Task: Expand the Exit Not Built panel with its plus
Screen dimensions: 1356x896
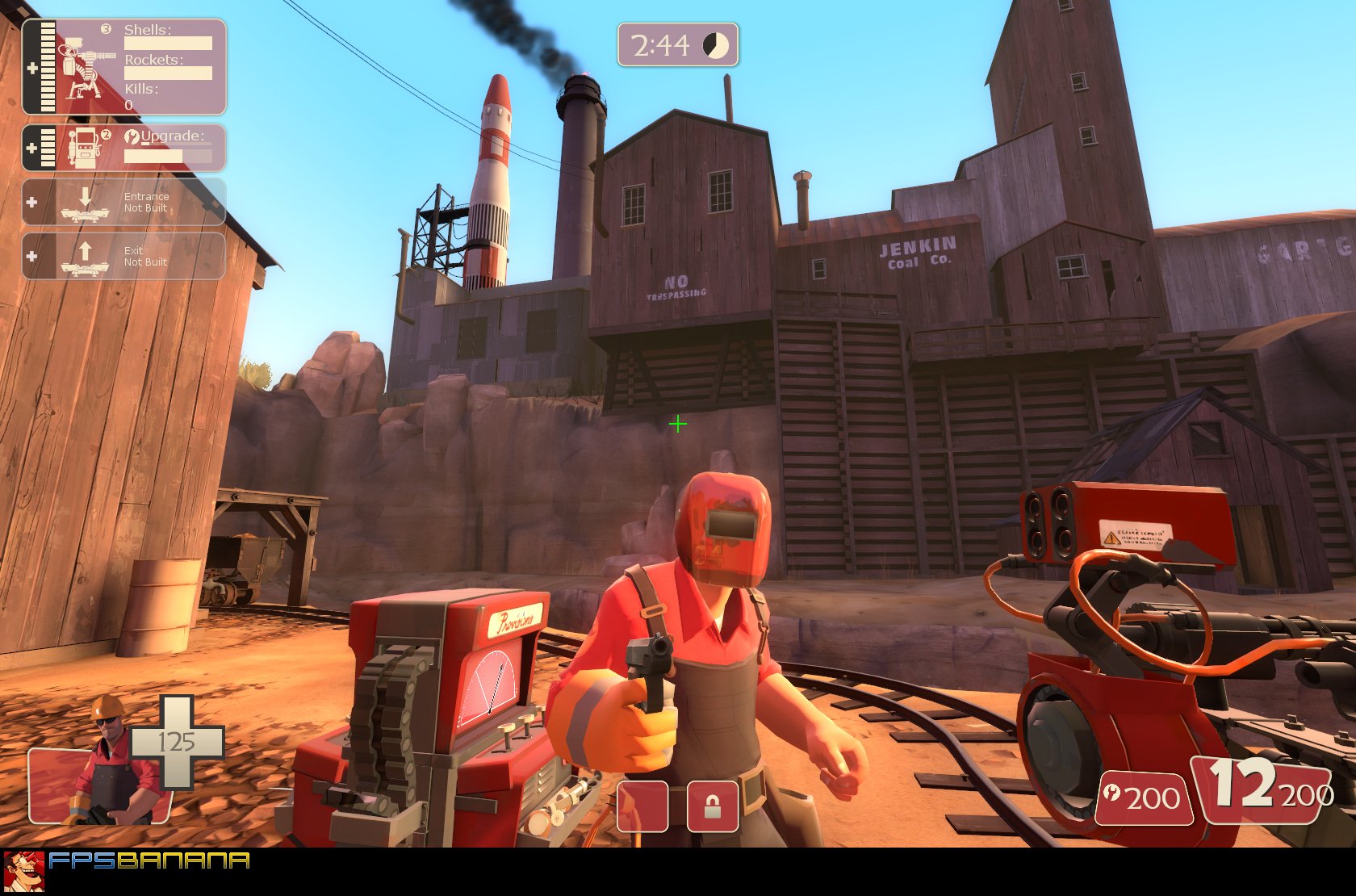Action: [x=31, y=255]
